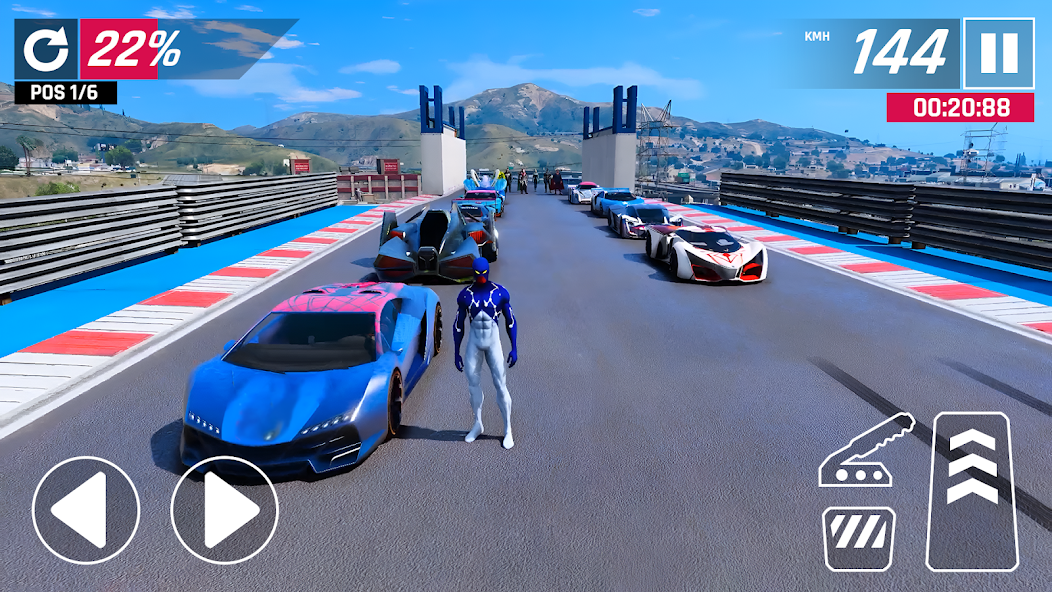Viewport: 1052px width, 592px height.
Task: Tap the reset car arrow icon
Action: [46, 49]
